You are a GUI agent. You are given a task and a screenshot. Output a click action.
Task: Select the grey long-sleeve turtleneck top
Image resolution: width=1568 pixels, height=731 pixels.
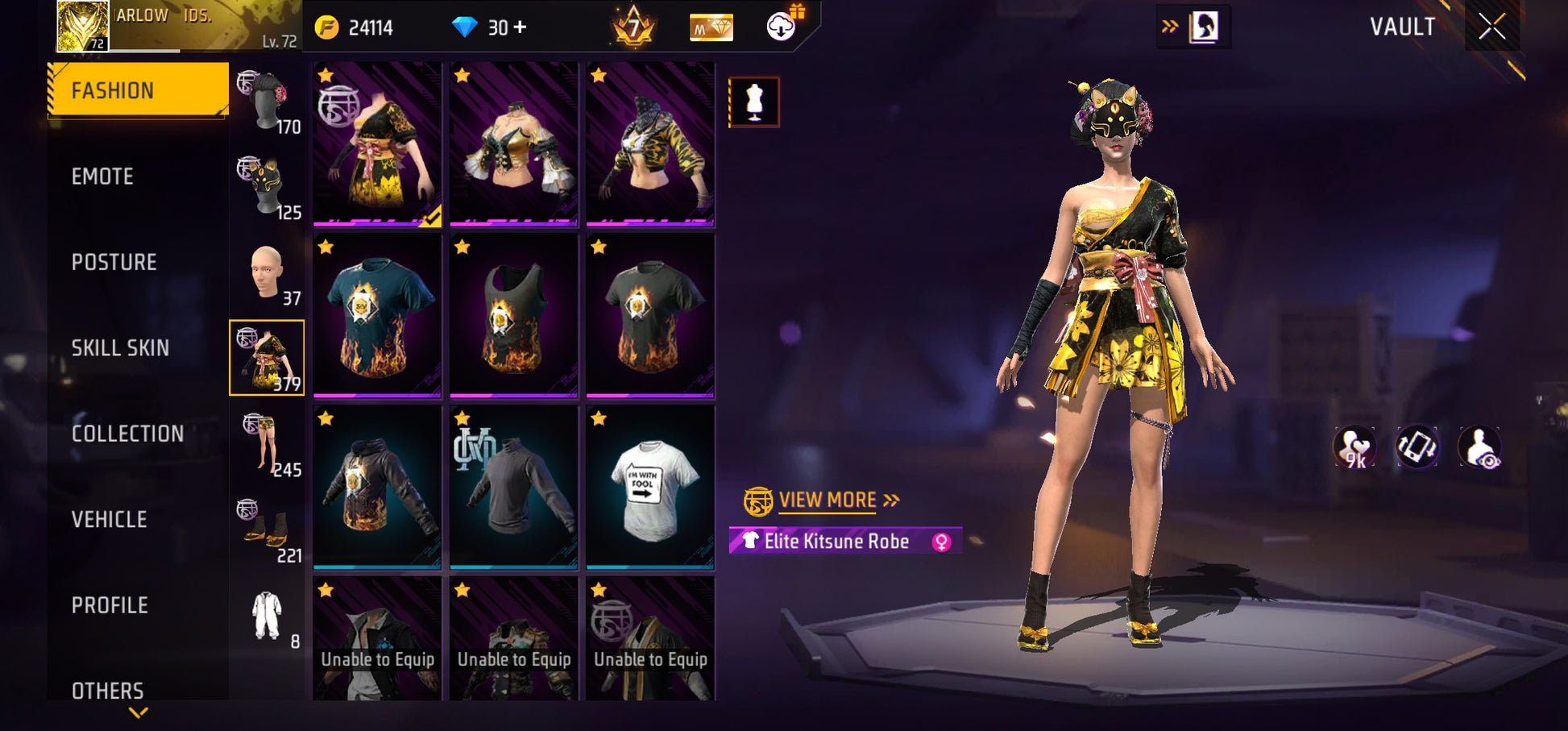pos(513,487)
